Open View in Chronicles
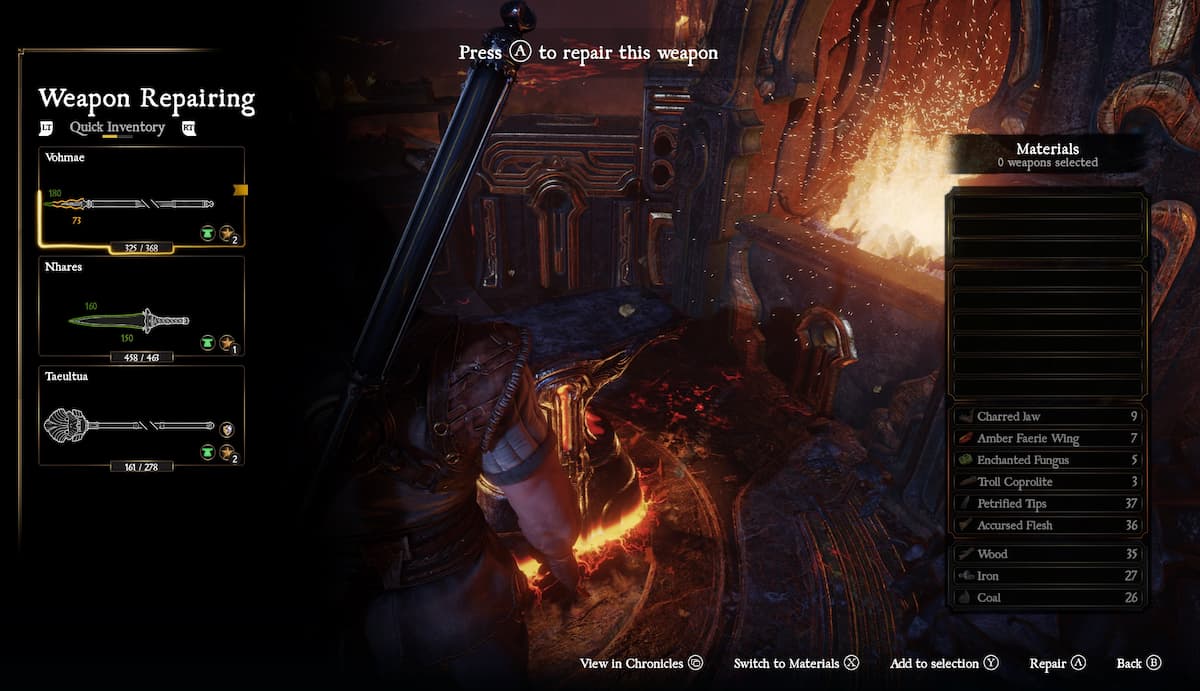 (x=641, y=664)
